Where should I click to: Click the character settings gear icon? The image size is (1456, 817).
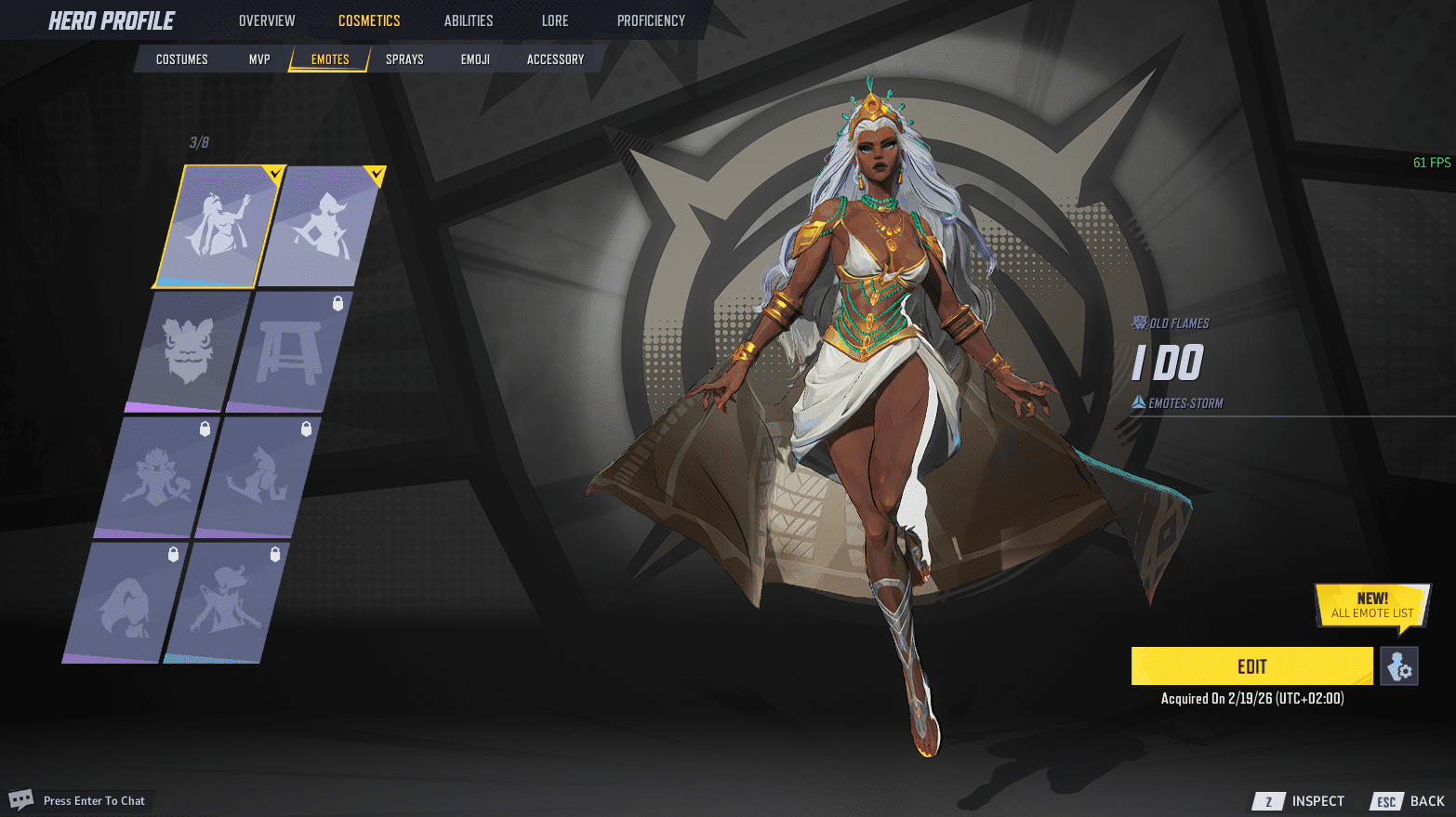pyautogui.click(x=1399, y=666)
